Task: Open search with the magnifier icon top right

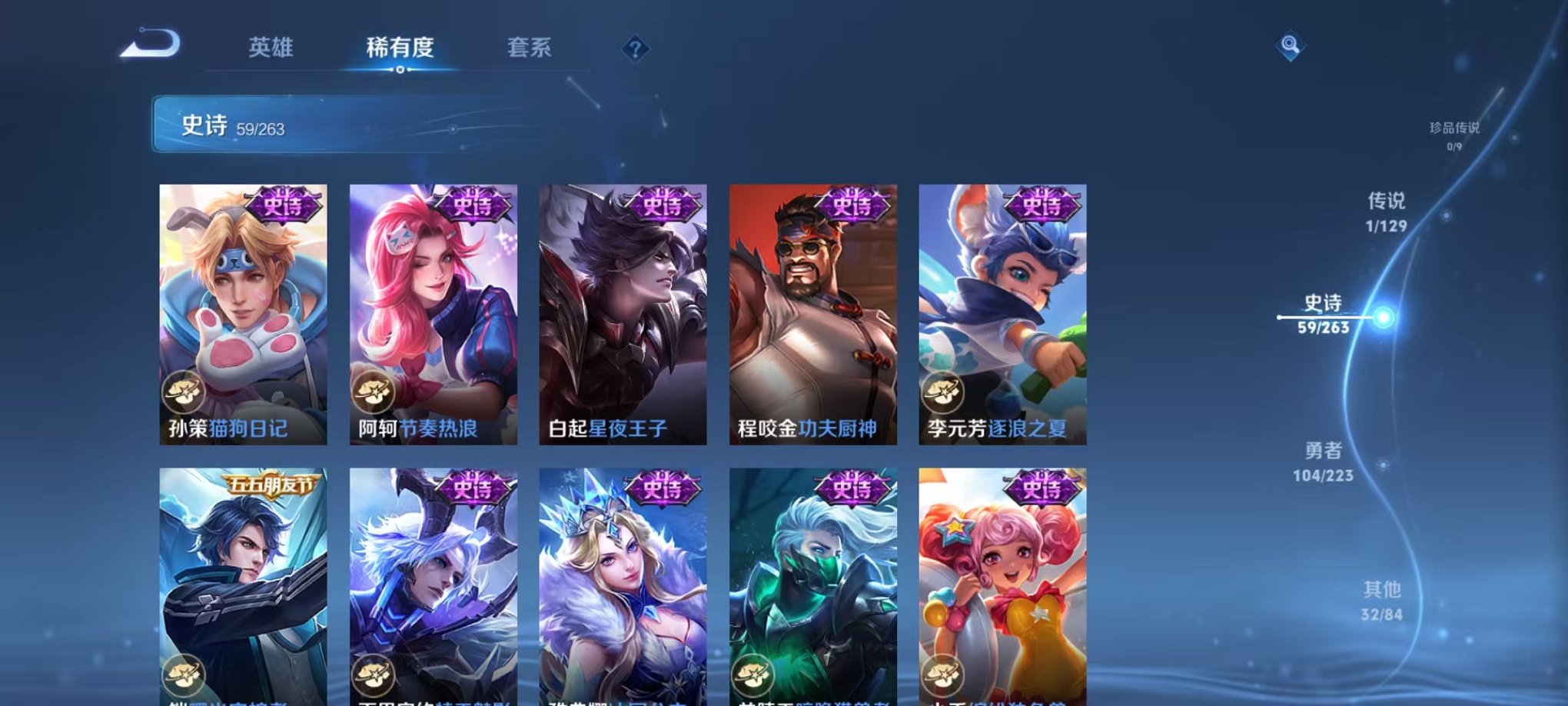Action: click(x=1291, y=43)
